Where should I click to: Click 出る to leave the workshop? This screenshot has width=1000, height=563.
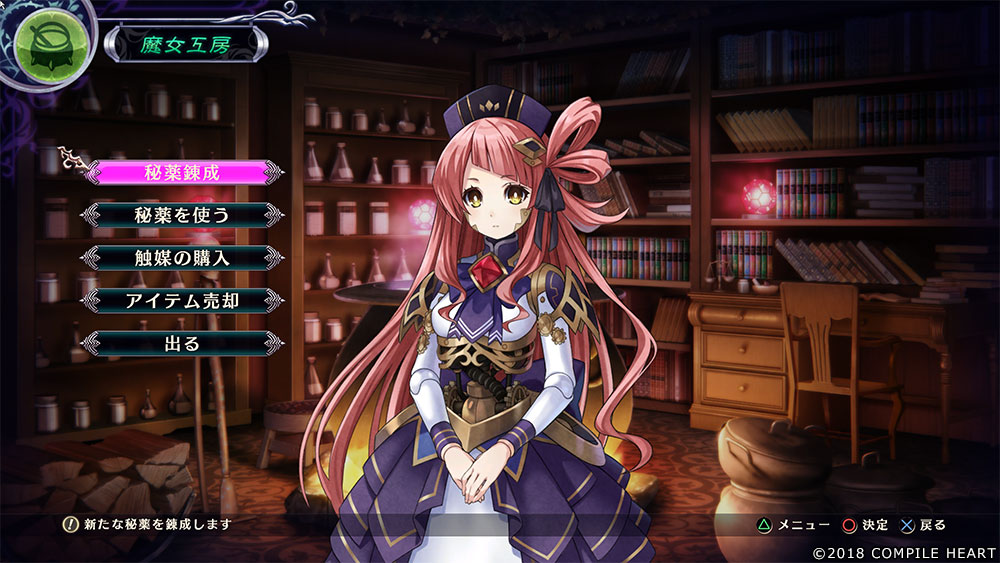coord(181,343)
